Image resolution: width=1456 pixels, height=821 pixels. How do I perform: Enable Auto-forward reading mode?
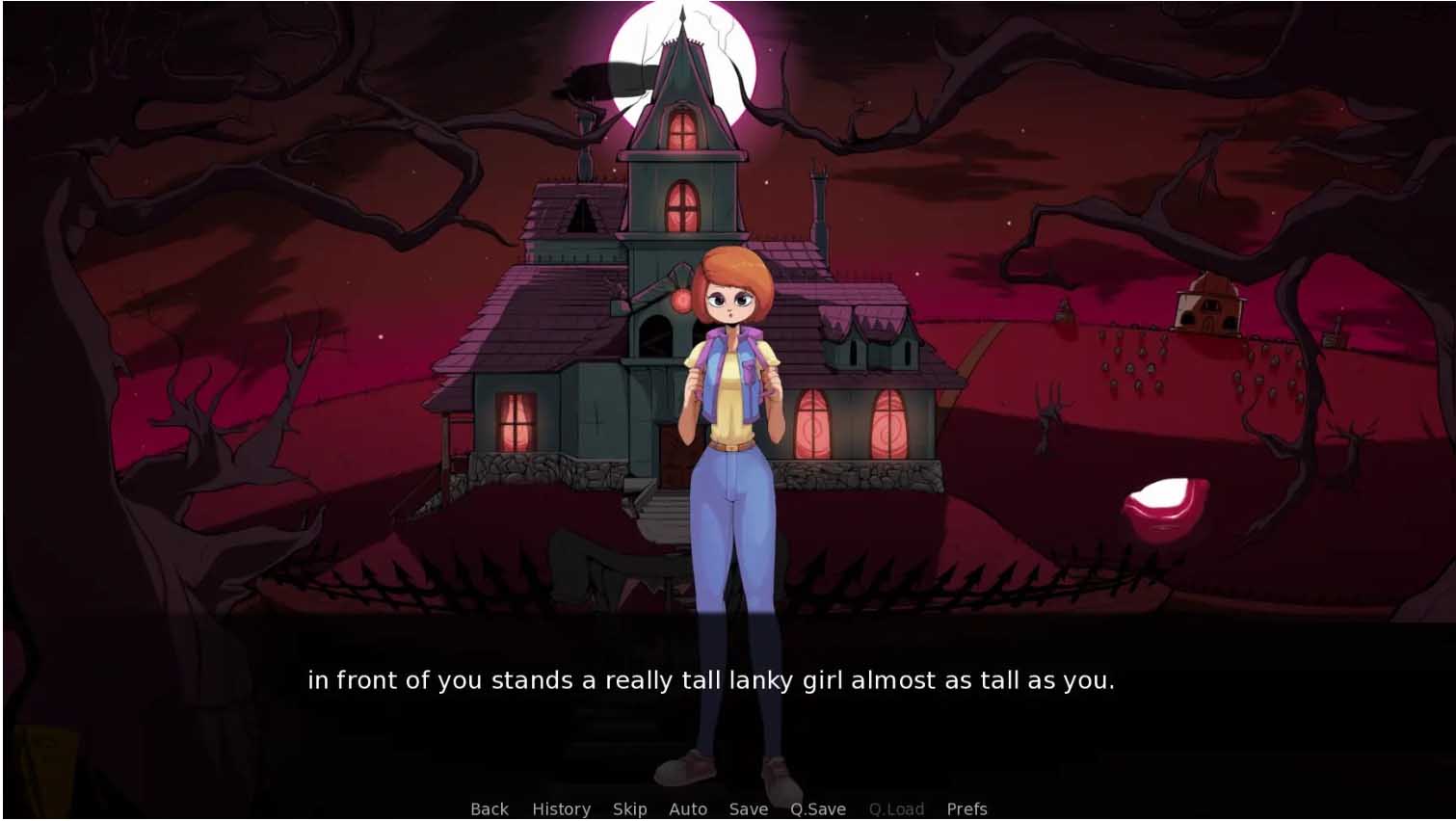[688, 808]
